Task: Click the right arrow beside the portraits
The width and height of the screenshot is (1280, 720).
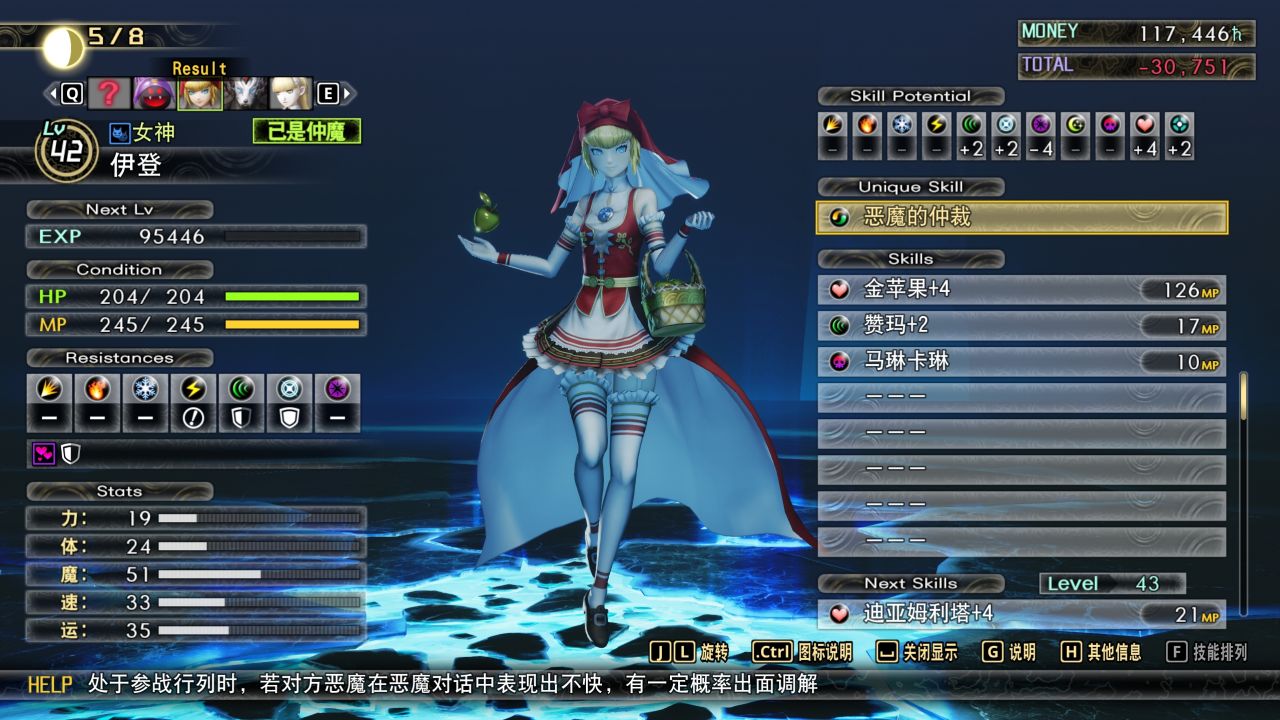Action: click(348, 94)
